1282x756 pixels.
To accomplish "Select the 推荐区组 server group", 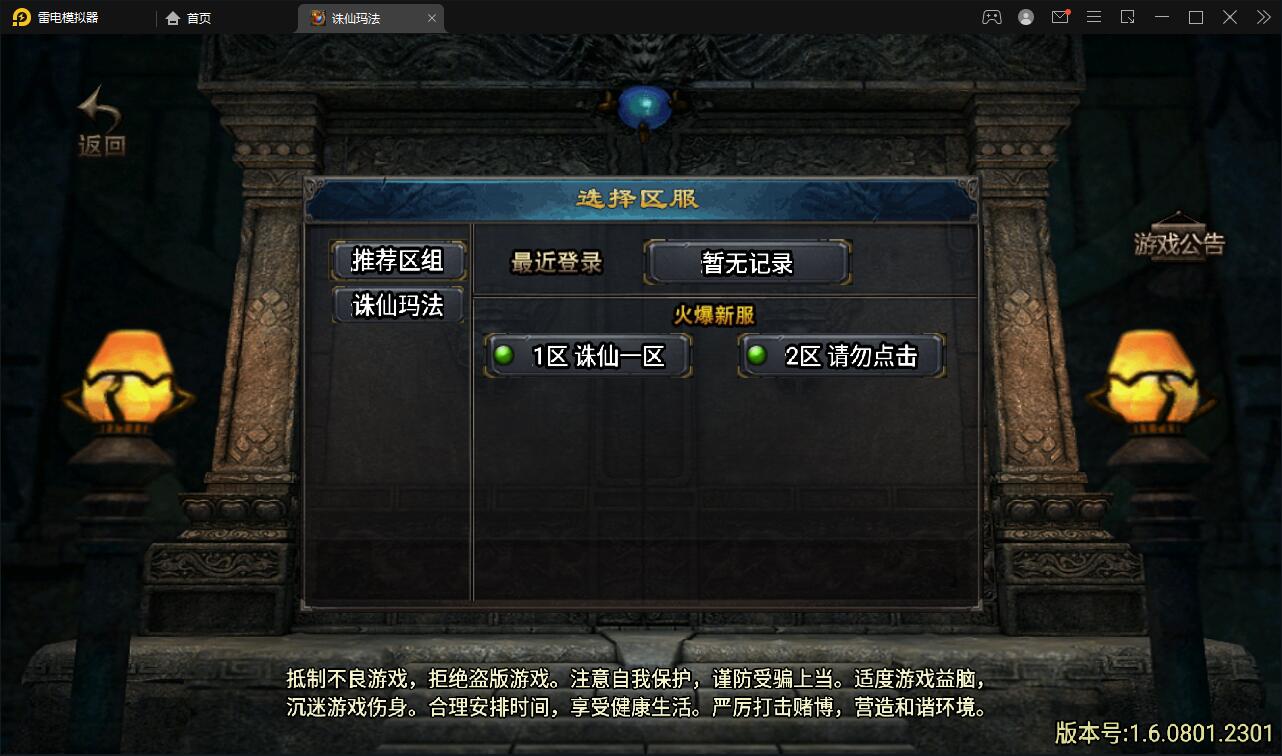I will click(x=397, y=260).
